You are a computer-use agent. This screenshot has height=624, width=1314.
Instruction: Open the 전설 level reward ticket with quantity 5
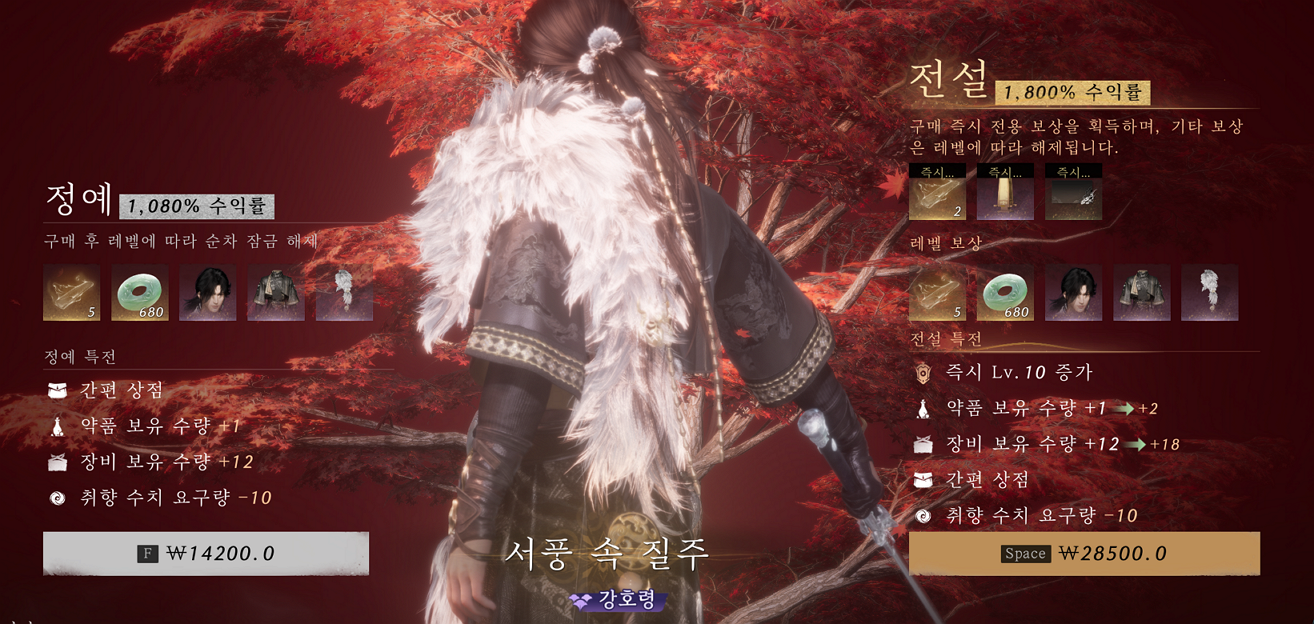click(937, 293)
